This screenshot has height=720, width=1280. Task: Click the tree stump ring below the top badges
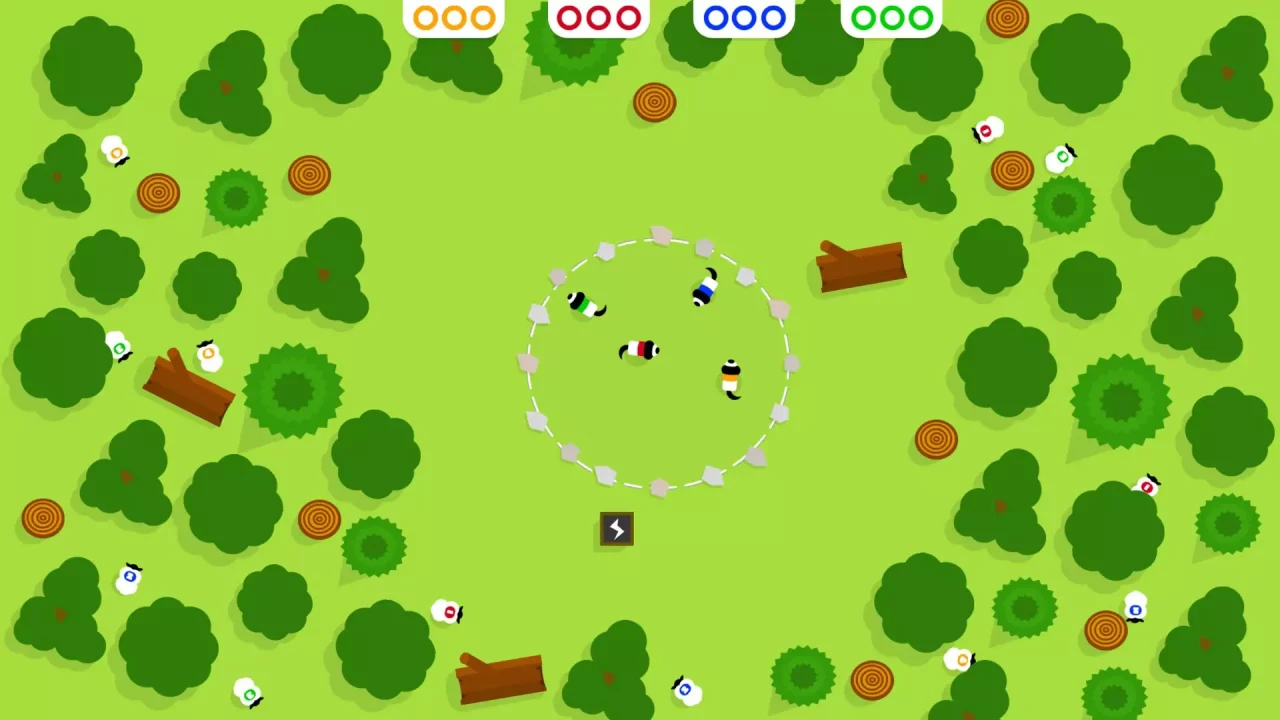[x=655, y=102]
